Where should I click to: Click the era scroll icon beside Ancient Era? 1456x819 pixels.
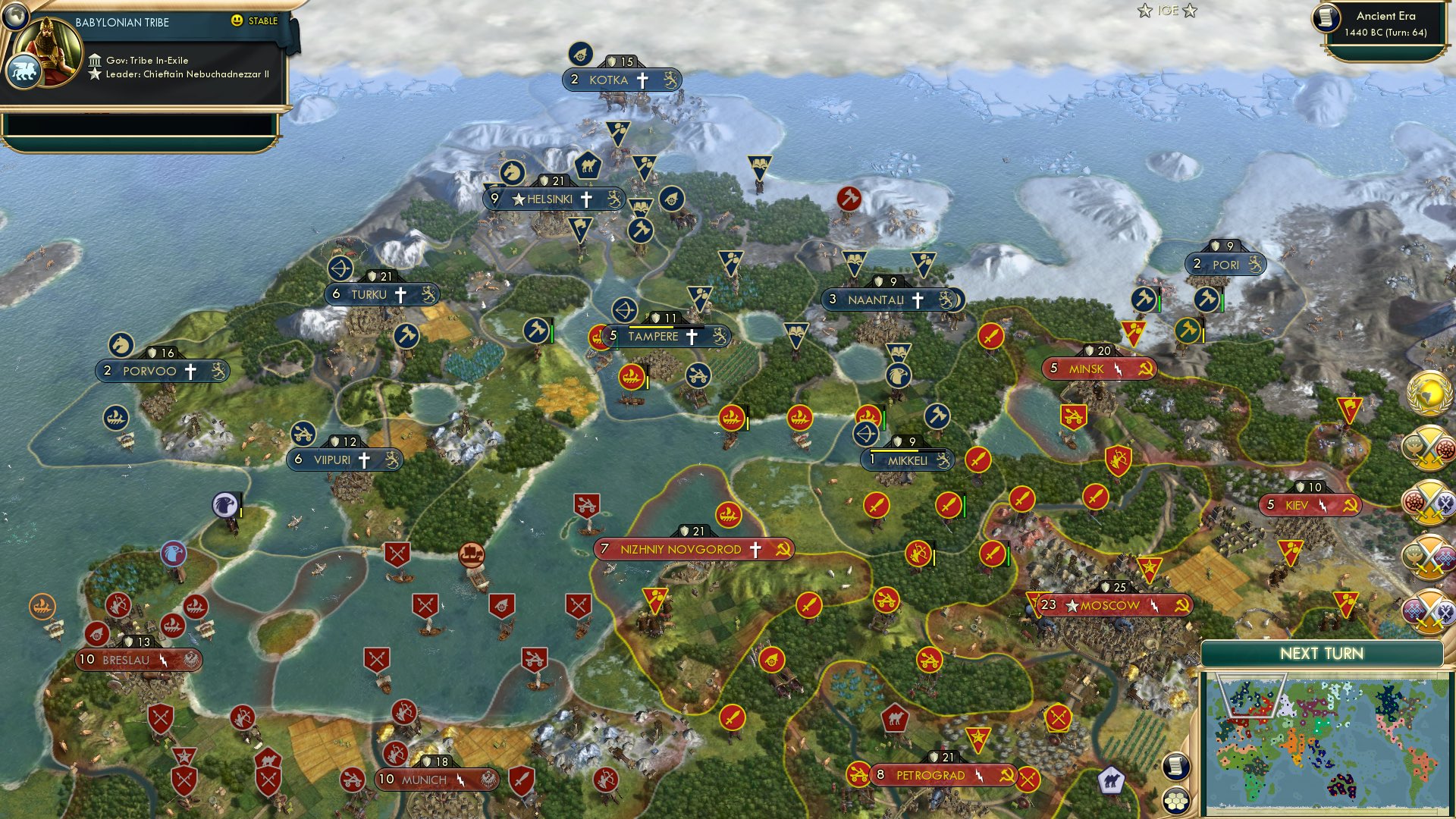(1326, 19)
